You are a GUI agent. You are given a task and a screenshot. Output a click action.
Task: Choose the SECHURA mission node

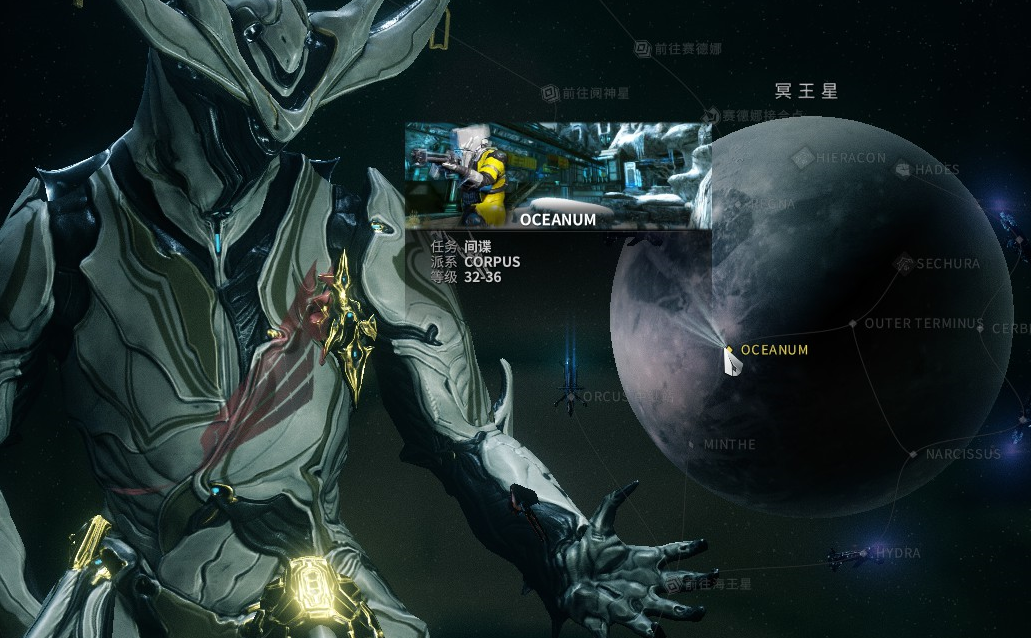click(904, 264)
